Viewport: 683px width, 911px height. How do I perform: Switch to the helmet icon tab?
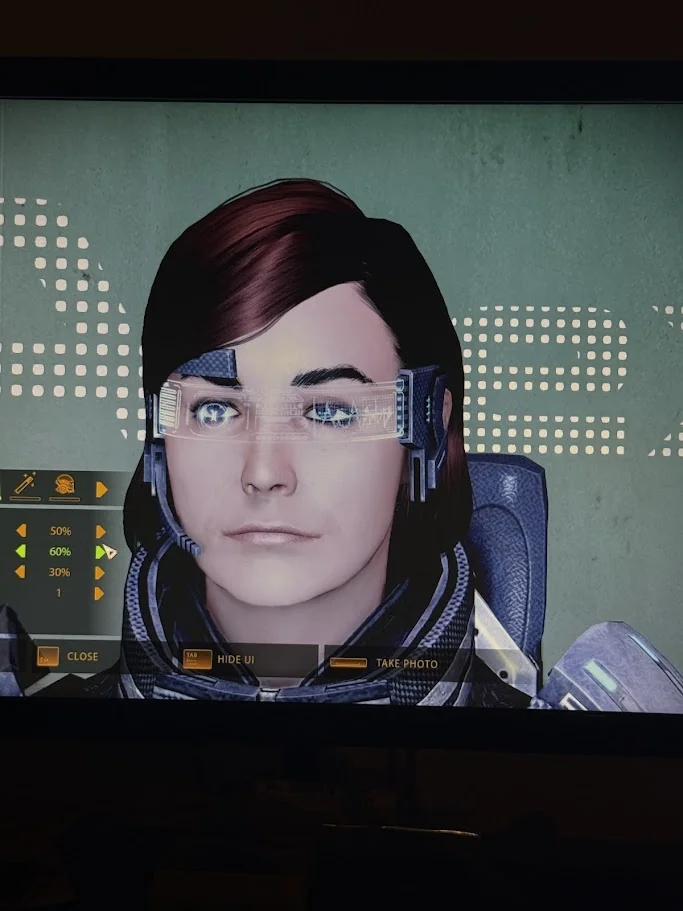tap(65, 486)
